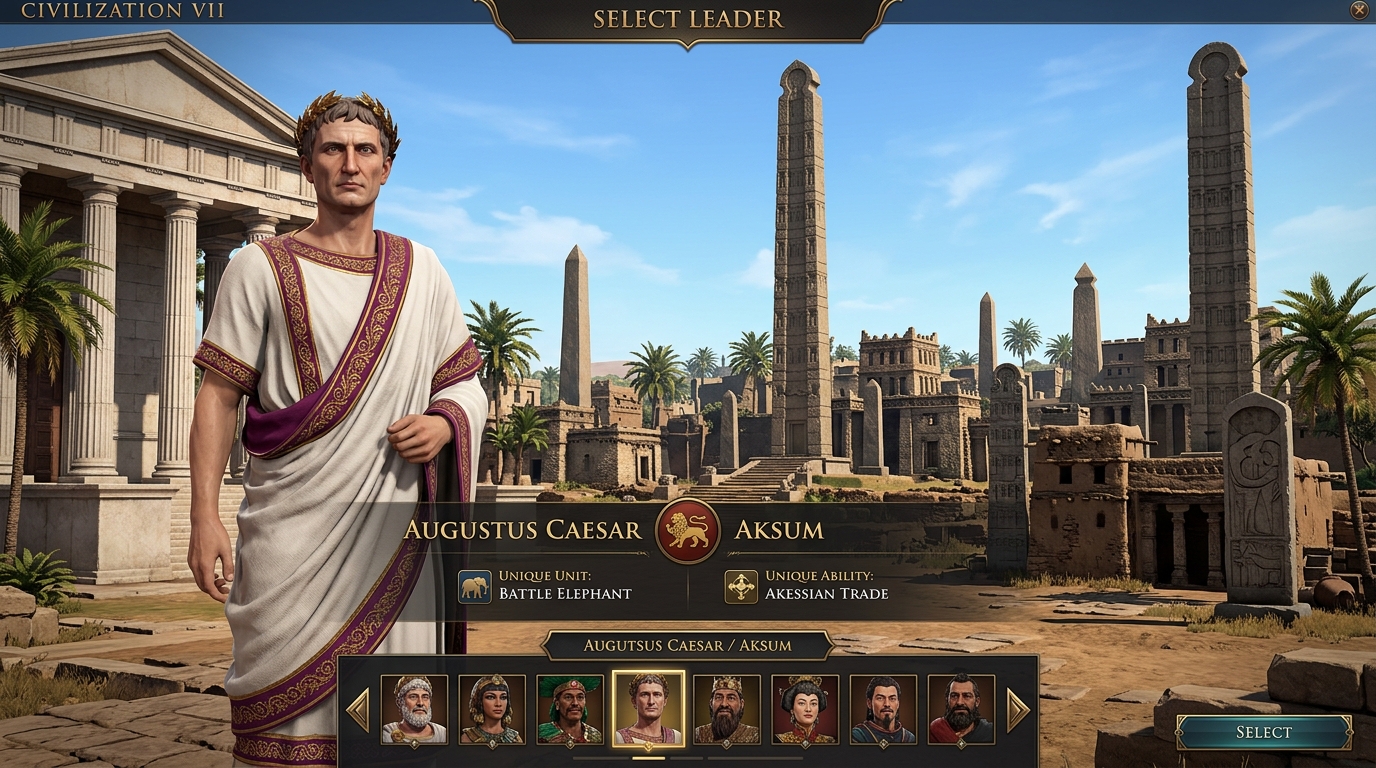
Task: Select the bearded Greek leader portrait
Action: coord(415,711)
